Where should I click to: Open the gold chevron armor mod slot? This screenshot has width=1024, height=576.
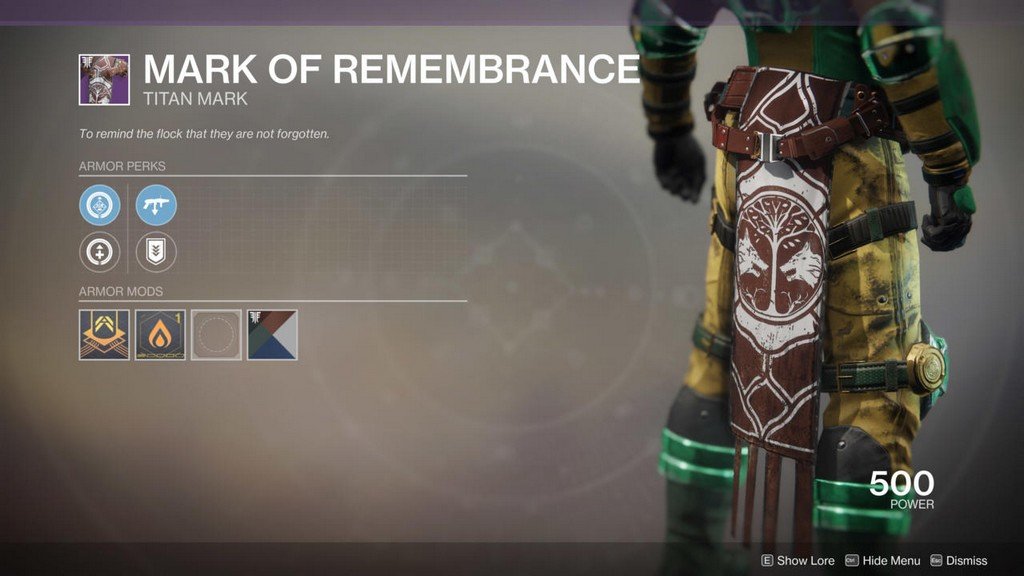click(x=104, y=335)
